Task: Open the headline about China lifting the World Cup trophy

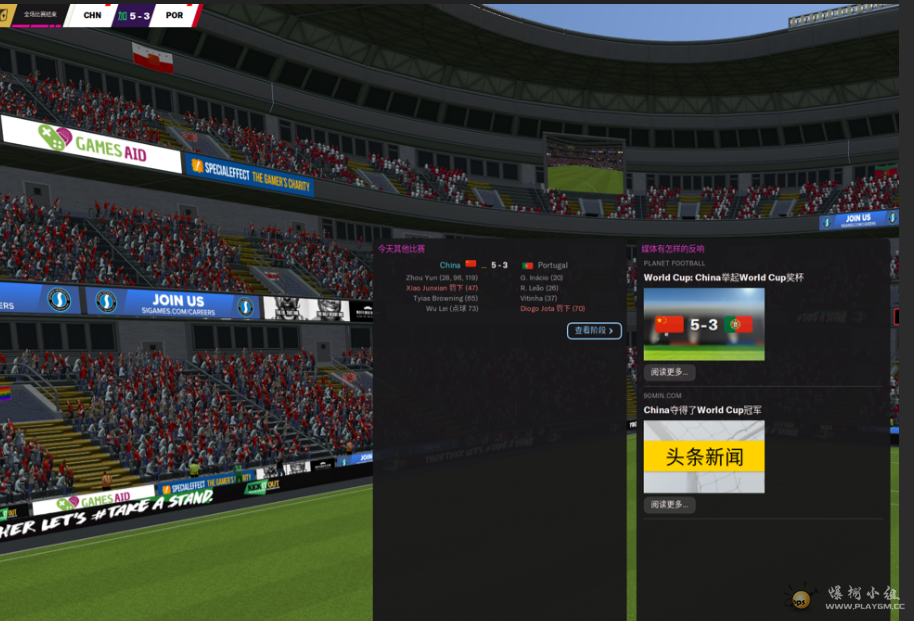Action: coord(723,277)
